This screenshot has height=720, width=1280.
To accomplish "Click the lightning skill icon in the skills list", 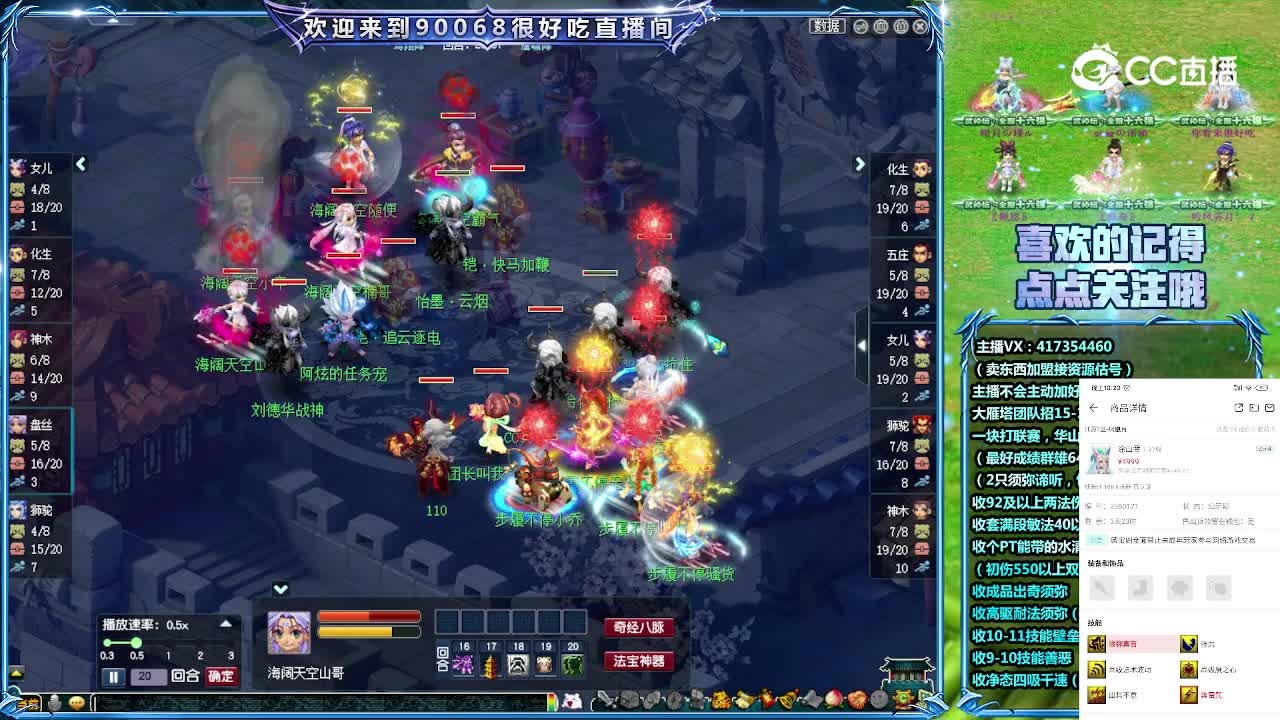I will tap(1190, 695).
